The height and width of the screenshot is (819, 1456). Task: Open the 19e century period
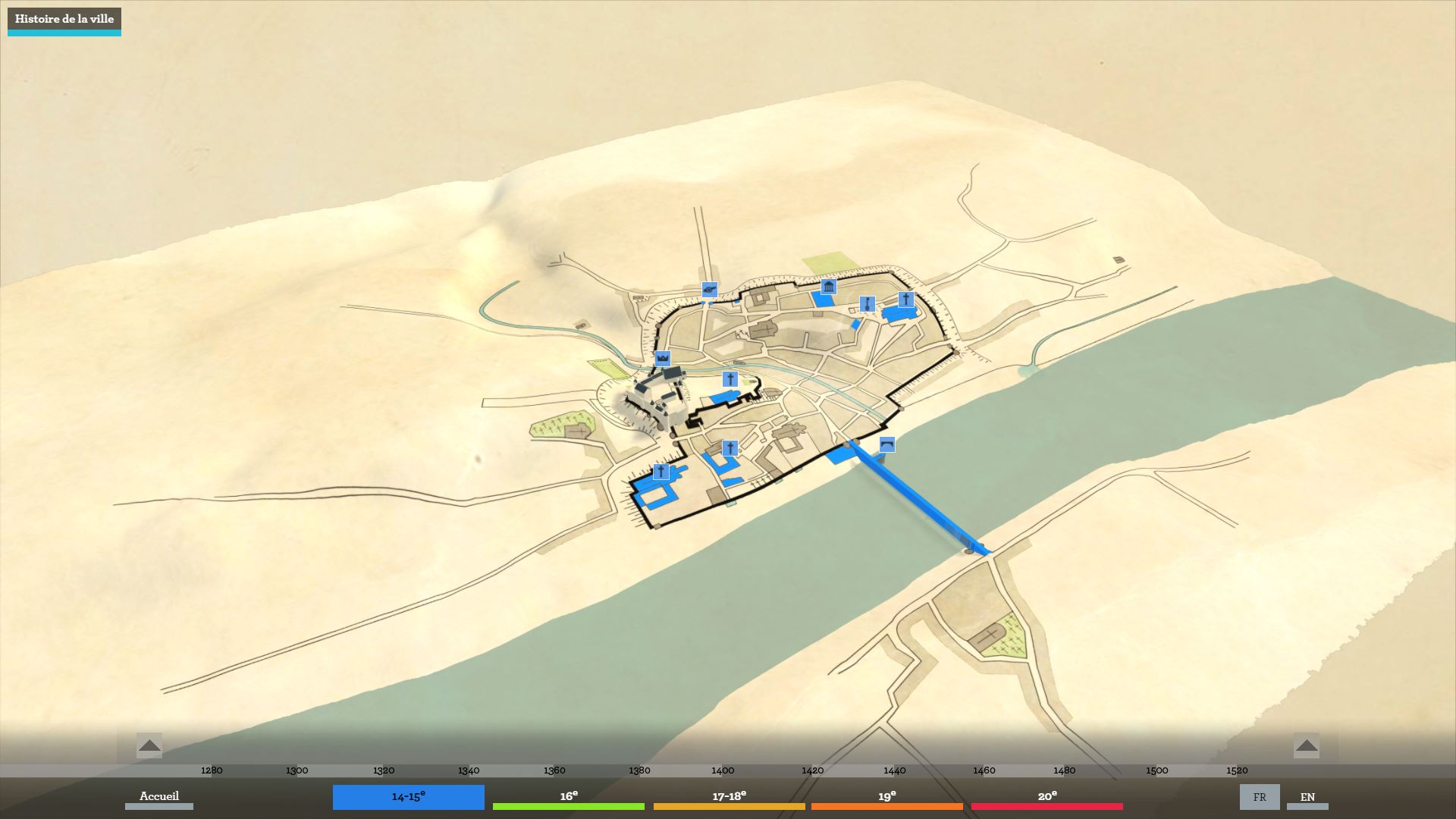886,796
